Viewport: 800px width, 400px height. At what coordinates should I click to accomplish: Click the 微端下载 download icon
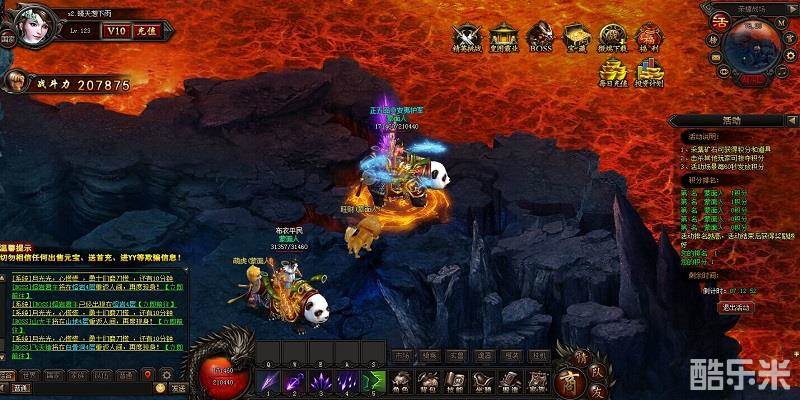click(x=612, y=38)
